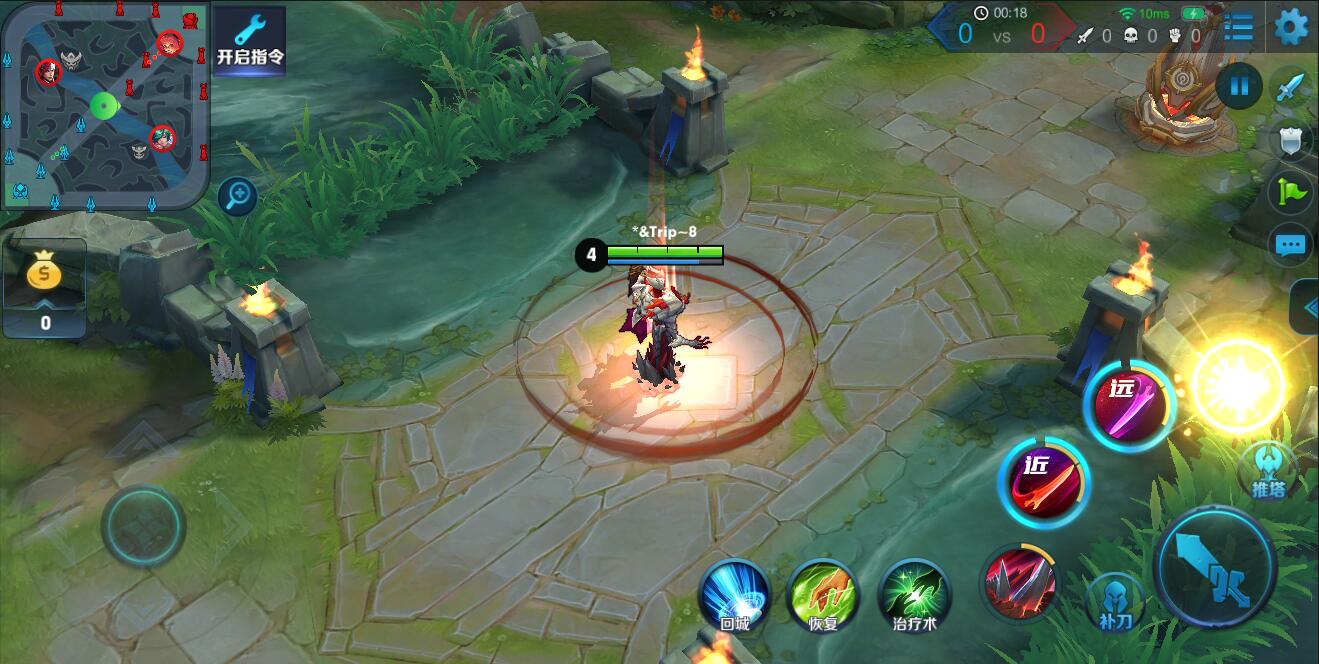Open the settings gear menu
Viewport: 1319px width, 664px height.
(x=1291, y=26)
